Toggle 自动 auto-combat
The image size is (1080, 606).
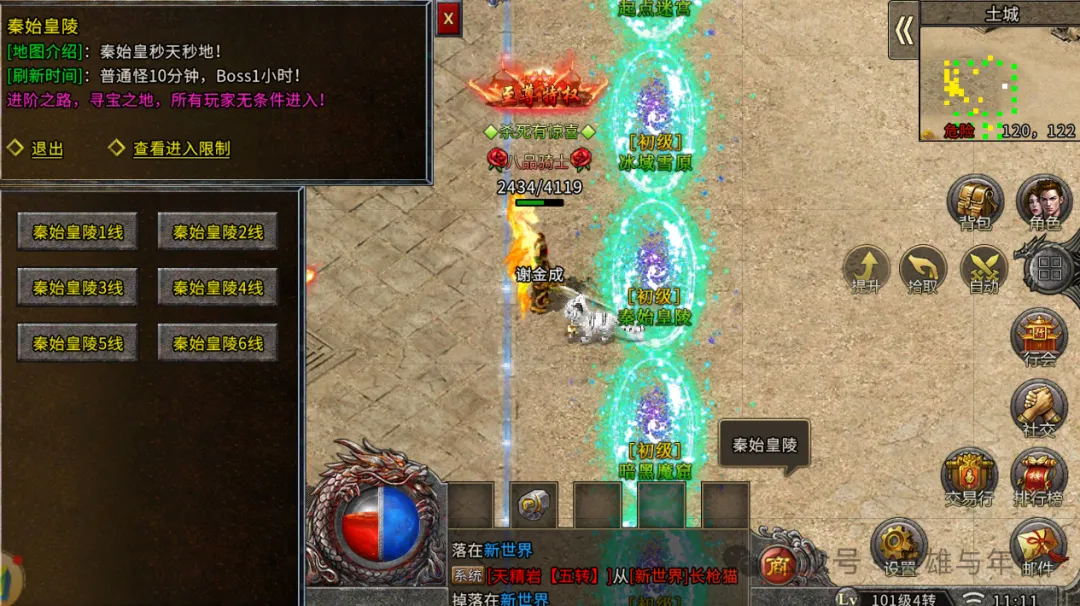pyautogui.click(x=984, y=270)
